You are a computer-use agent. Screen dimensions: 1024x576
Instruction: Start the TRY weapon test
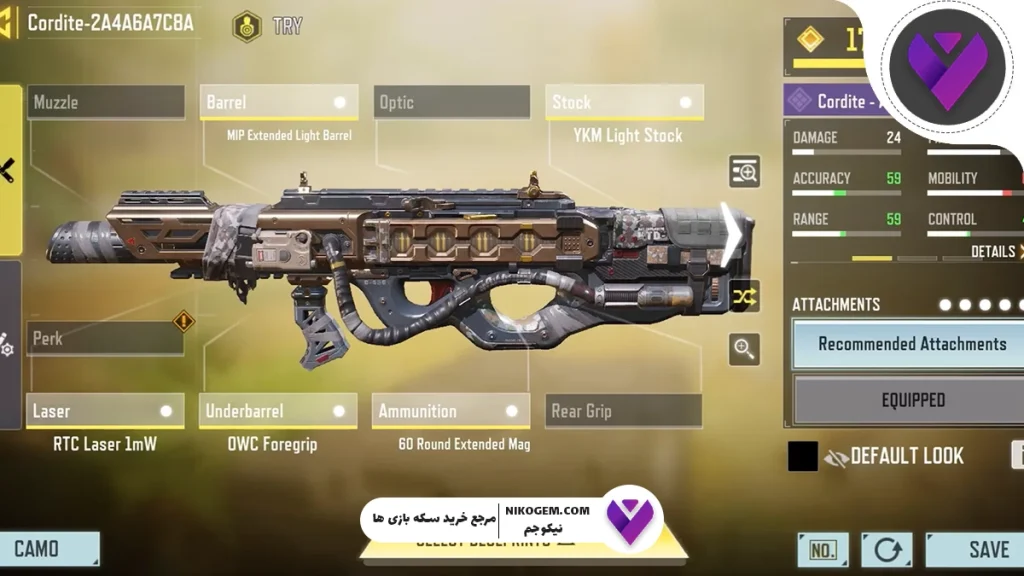268,26
